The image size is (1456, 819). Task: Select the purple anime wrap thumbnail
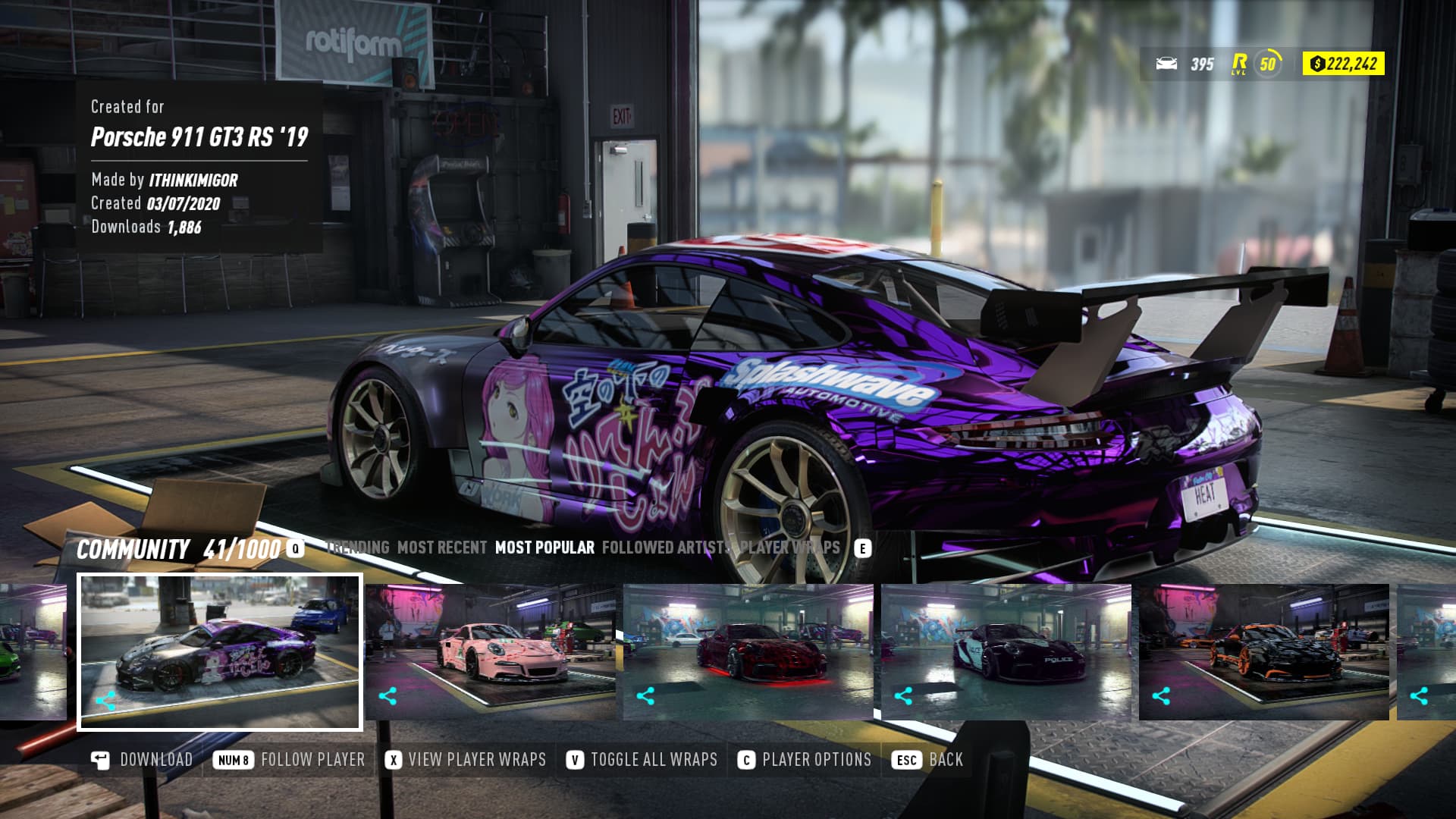(x=220, y=652)
